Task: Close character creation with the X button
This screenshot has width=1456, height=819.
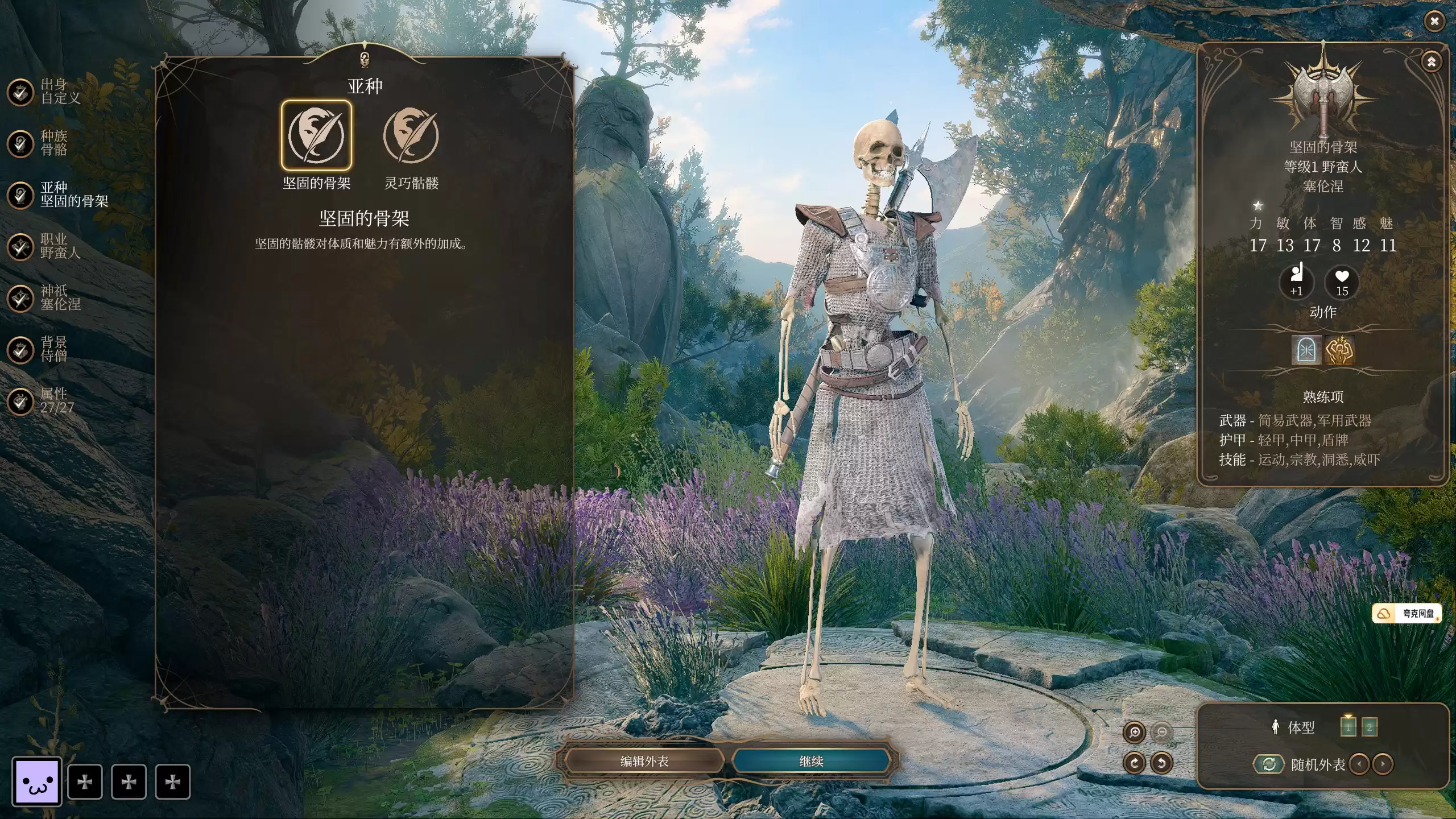Action: [x=1434, y=22]
